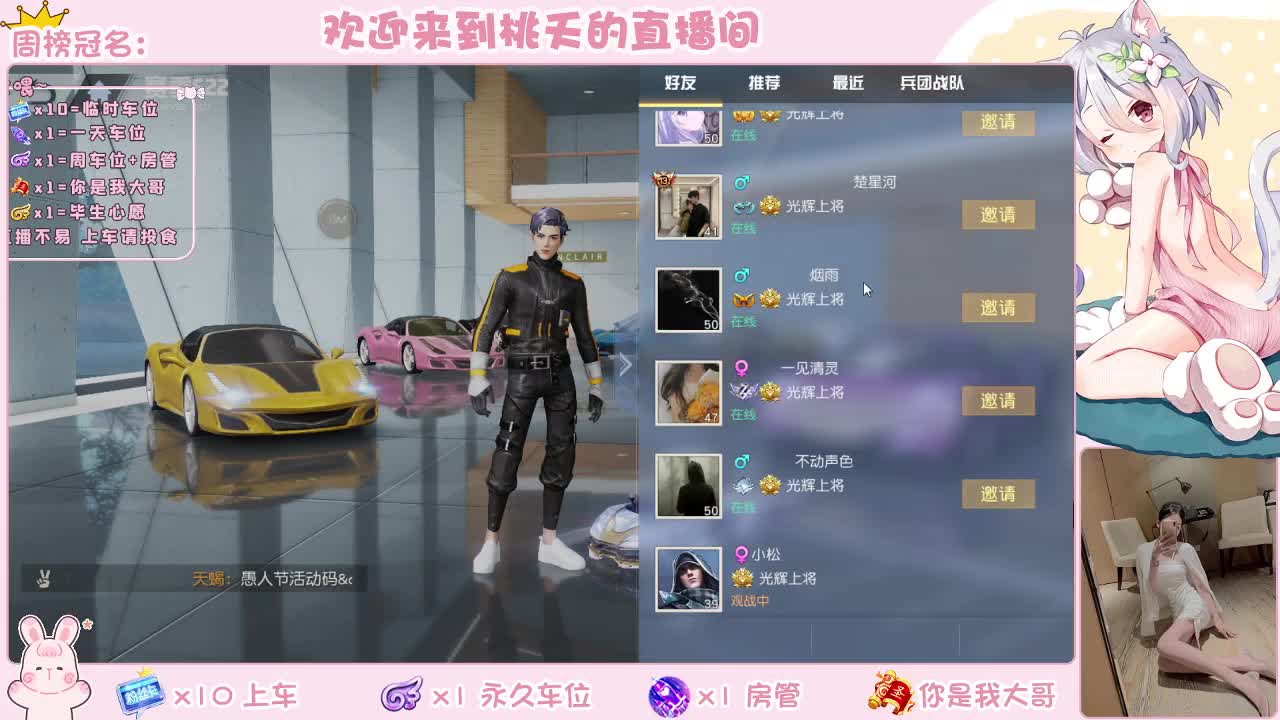Open 小松's avatar thumbnail

tap(688, 578)
